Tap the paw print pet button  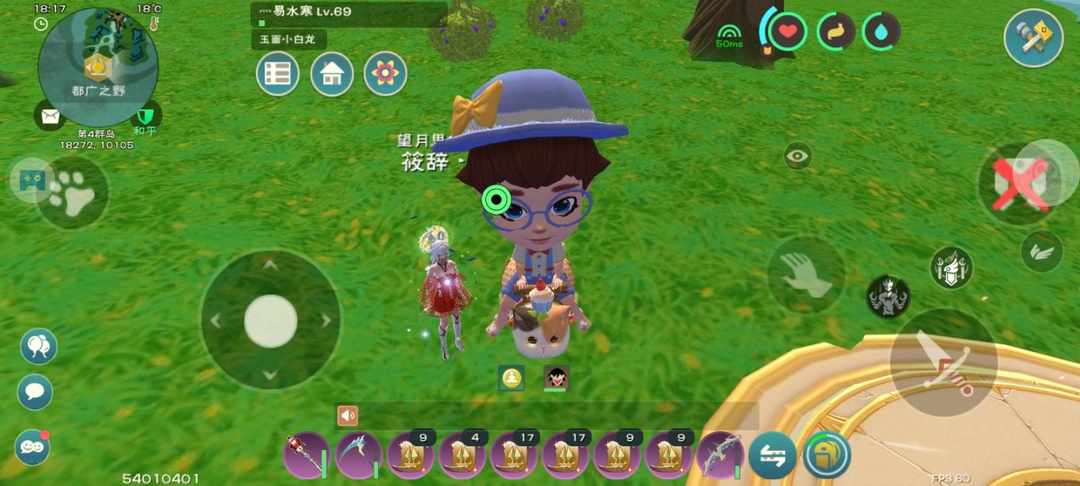(x=73, y=194)
